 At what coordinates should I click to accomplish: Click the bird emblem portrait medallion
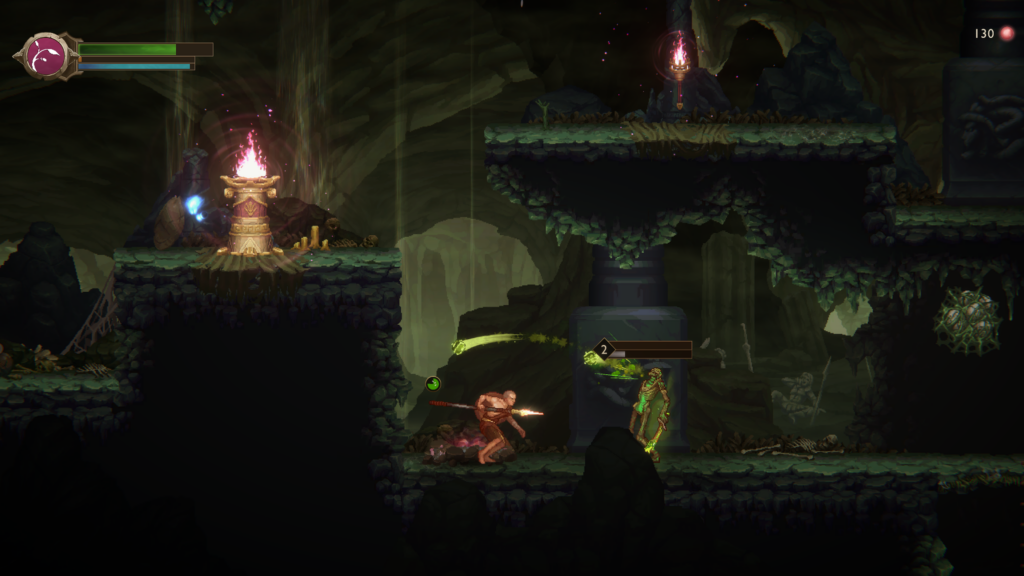[x=46, y=56]
